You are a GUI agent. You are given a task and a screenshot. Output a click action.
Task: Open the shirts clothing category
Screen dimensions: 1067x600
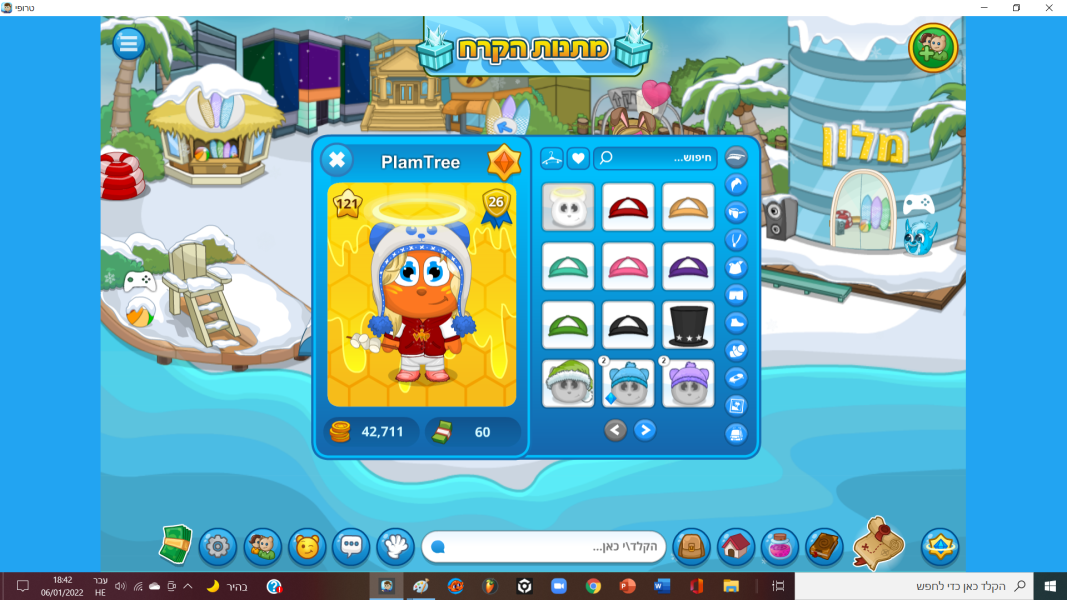pyautogui.click(x=736, y=267)
